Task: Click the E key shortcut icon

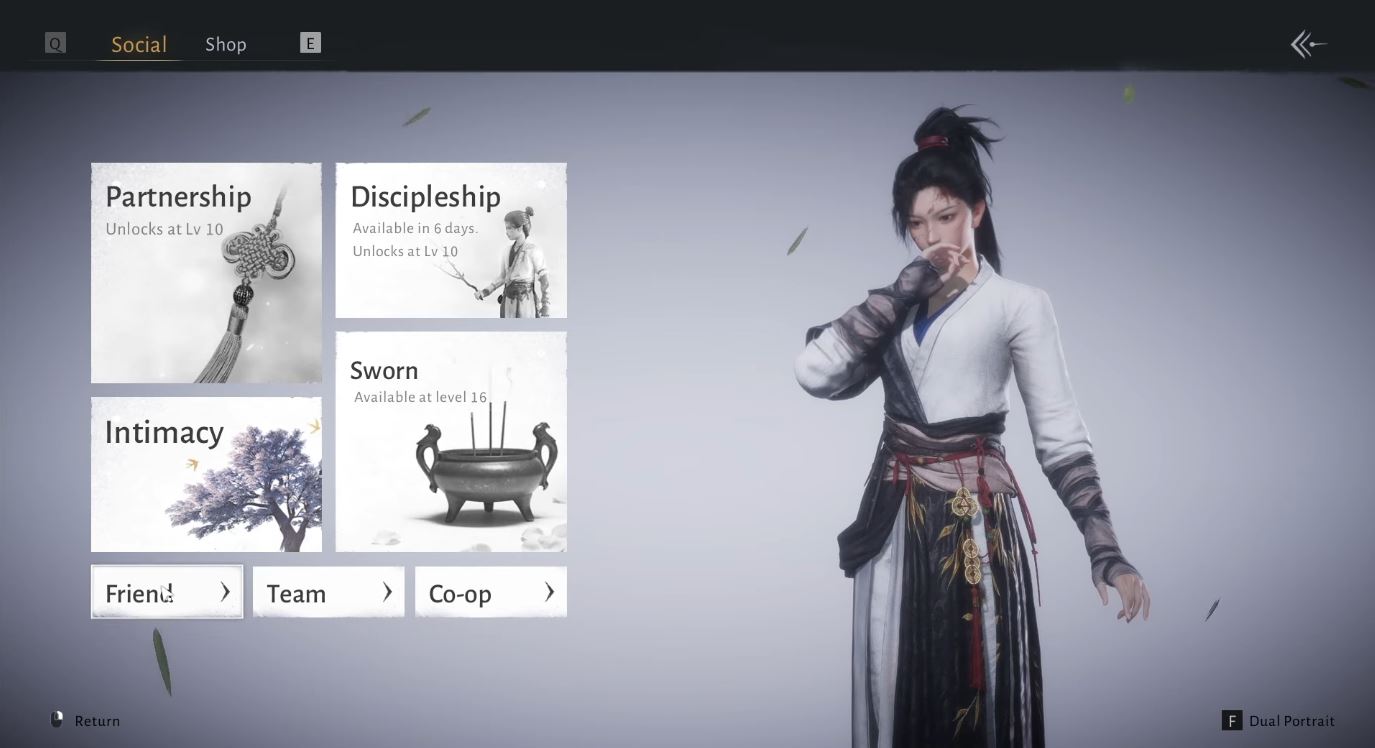Action: click(310, 43)
